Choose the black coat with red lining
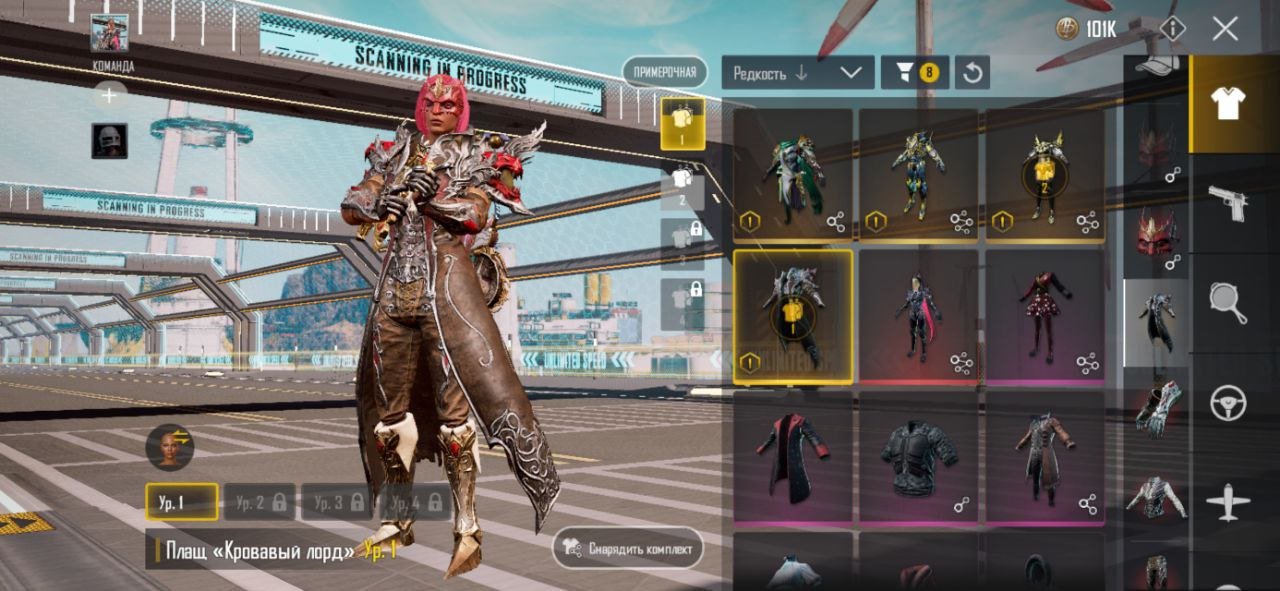 tap(793, 456)
